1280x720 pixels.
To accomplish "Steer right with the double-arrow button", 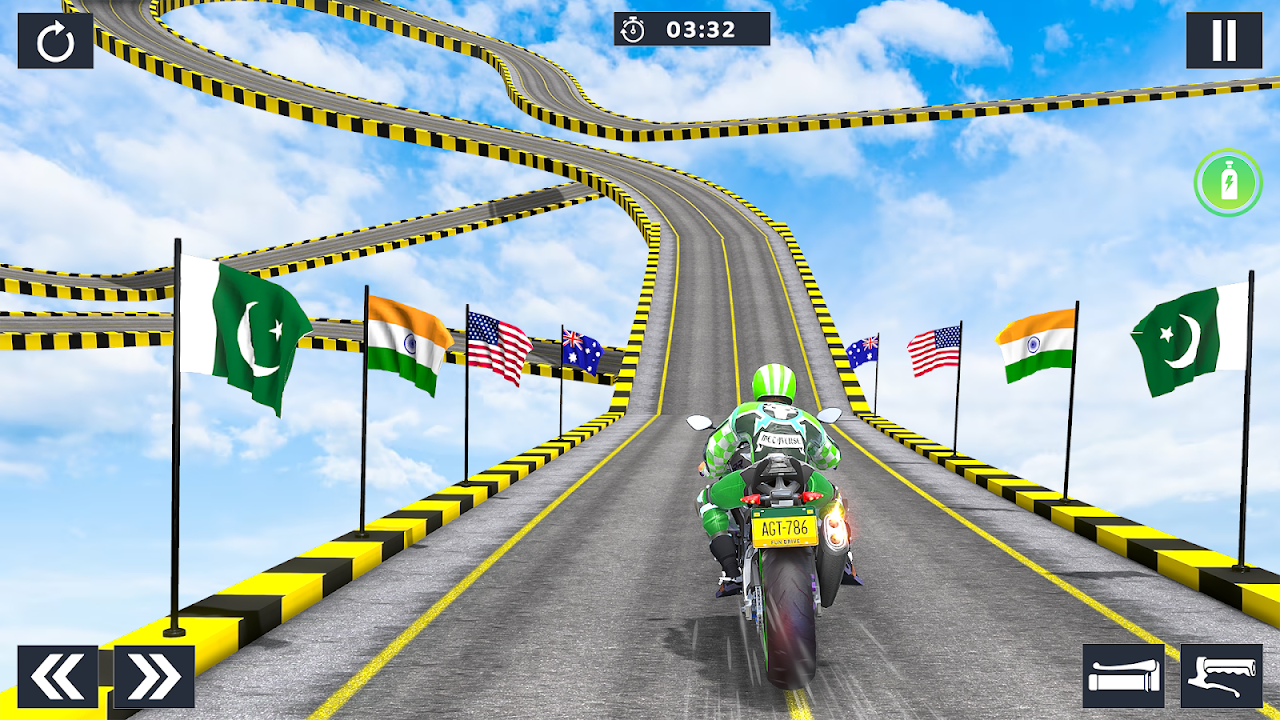I will 154,677.
